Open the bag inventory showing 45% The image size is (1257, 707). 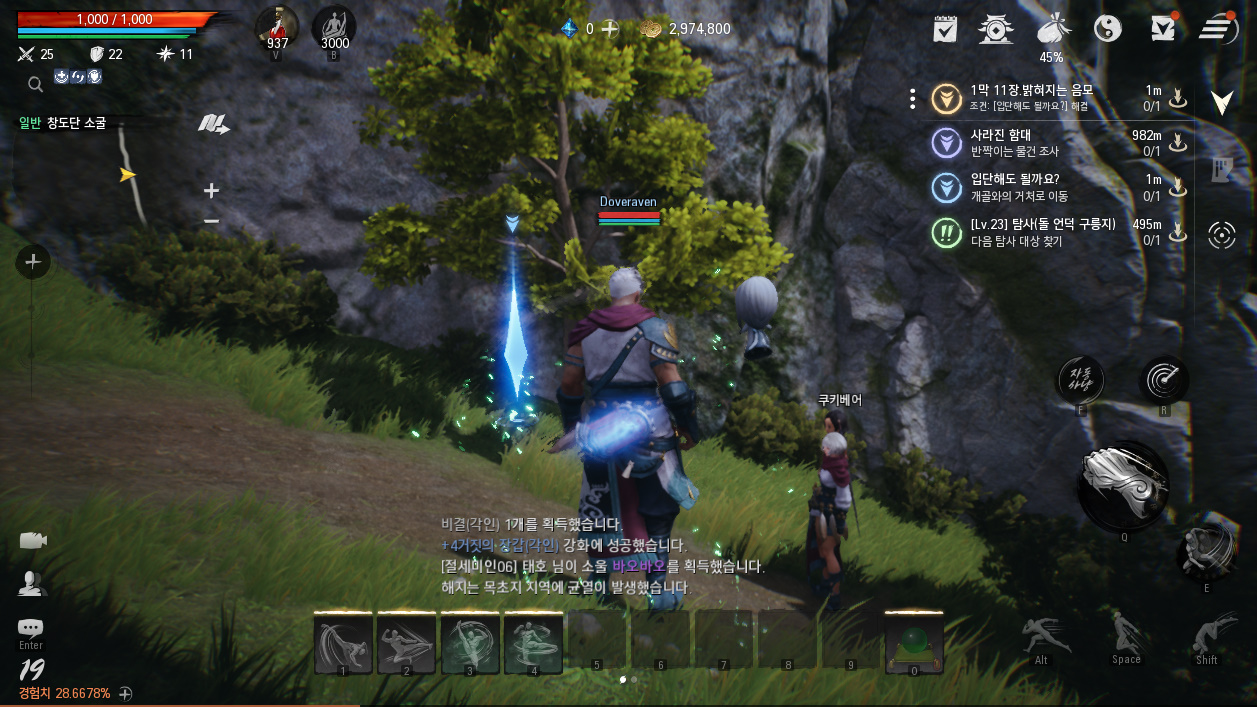[x=1051, y=30]
